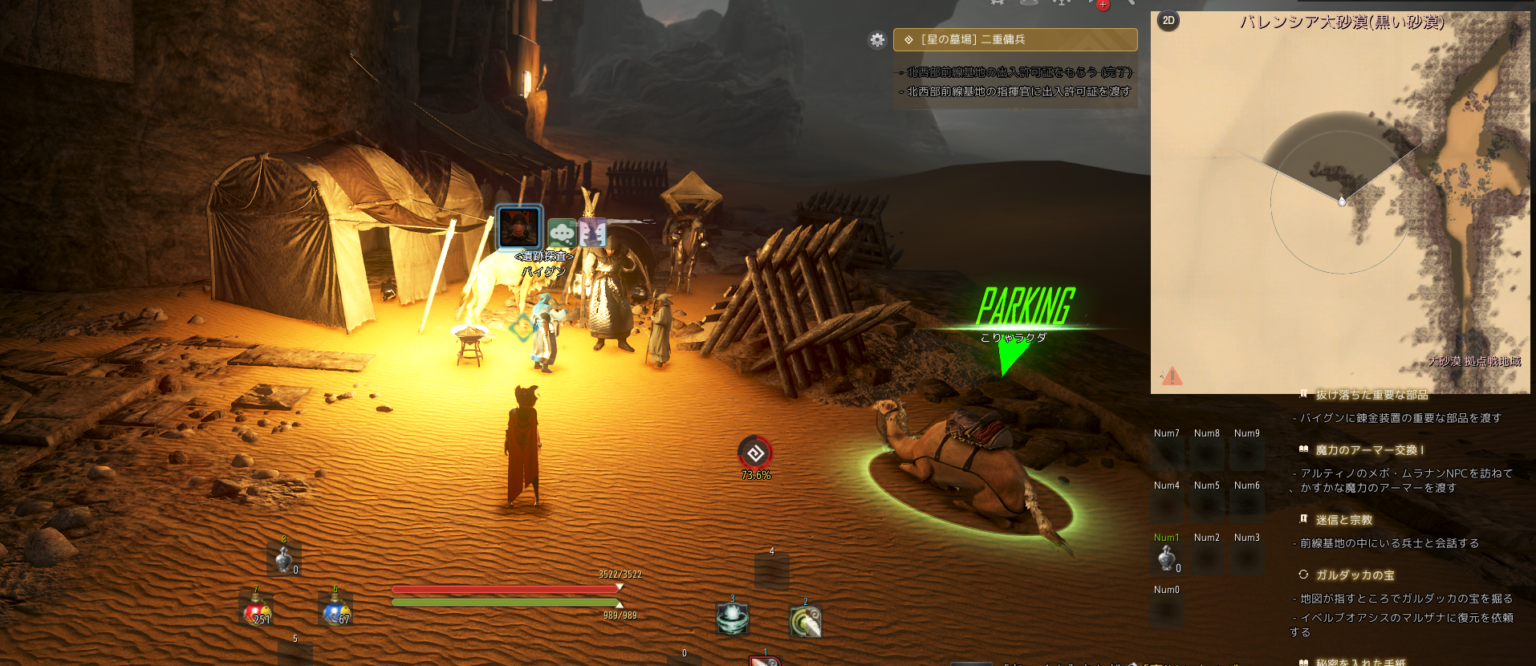Viewport: 1536px width, 666px height.
Task: Activate the green spiral blade skill
Action: click(805, 622)
